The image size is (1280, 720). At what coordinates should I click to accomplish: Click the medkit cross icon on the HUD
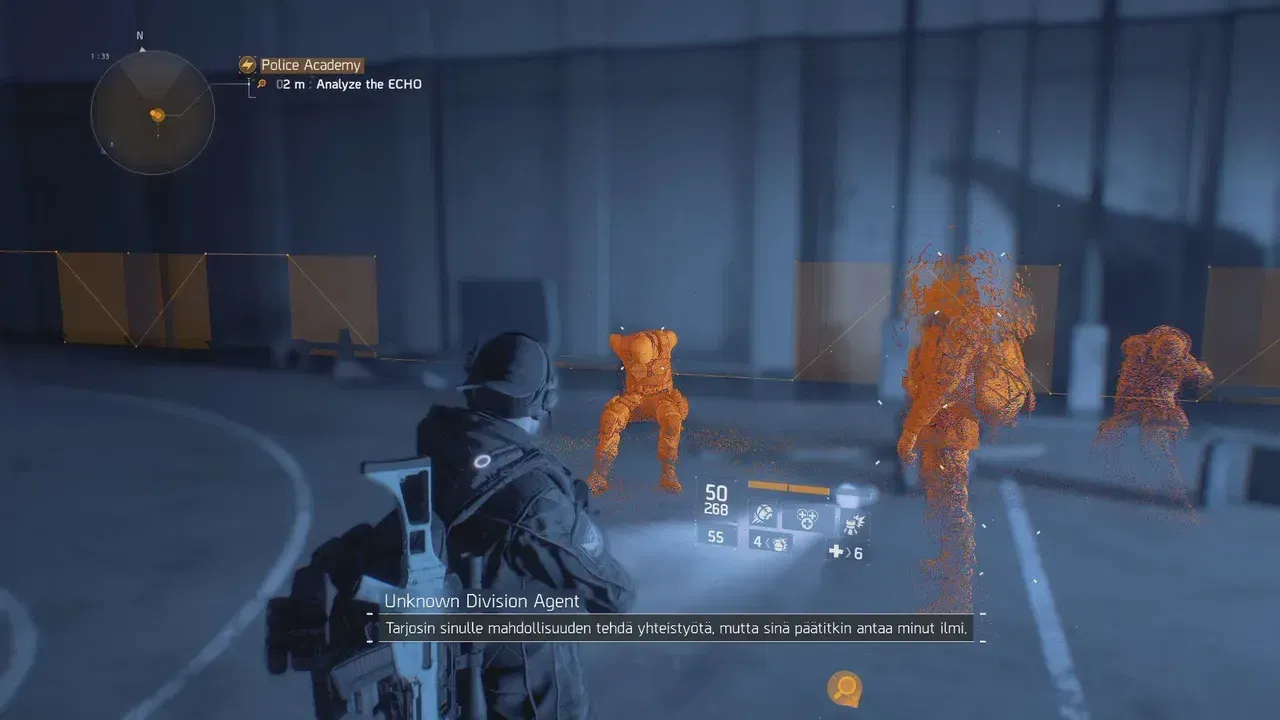pos(836,552)
